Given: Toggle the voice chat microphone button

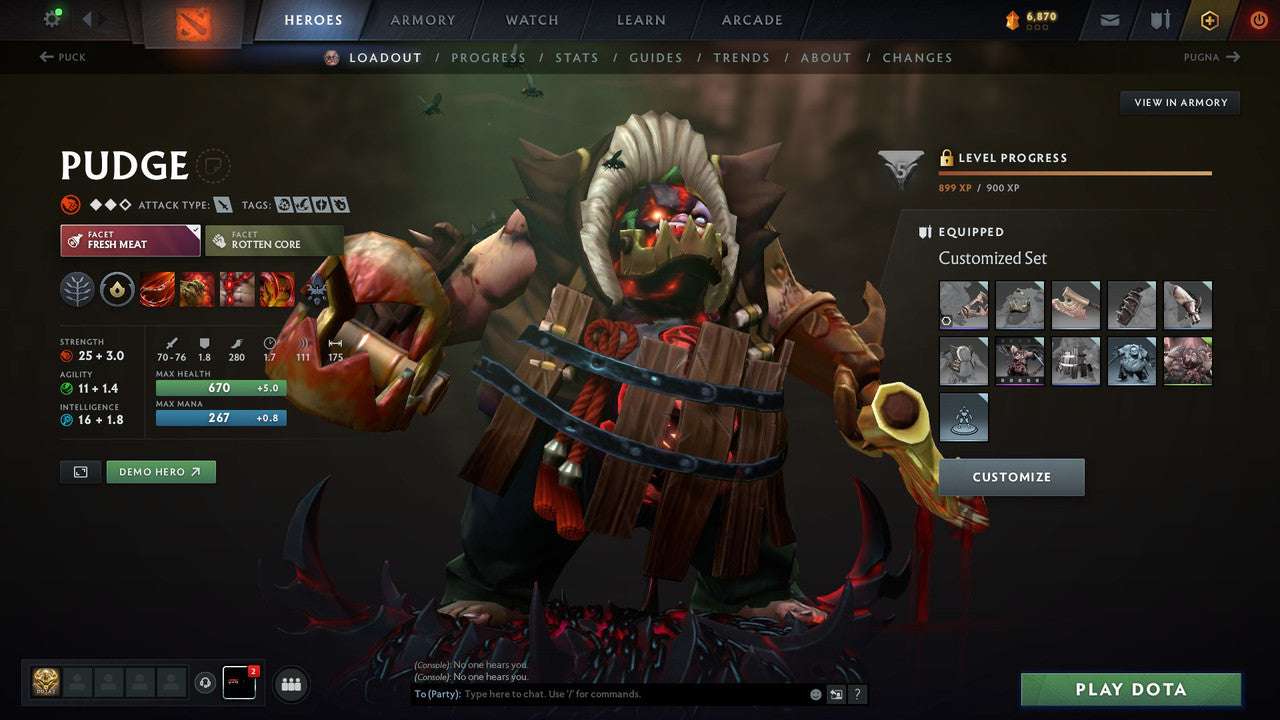Looking at the screenshot, I should (x=207, y=683).
